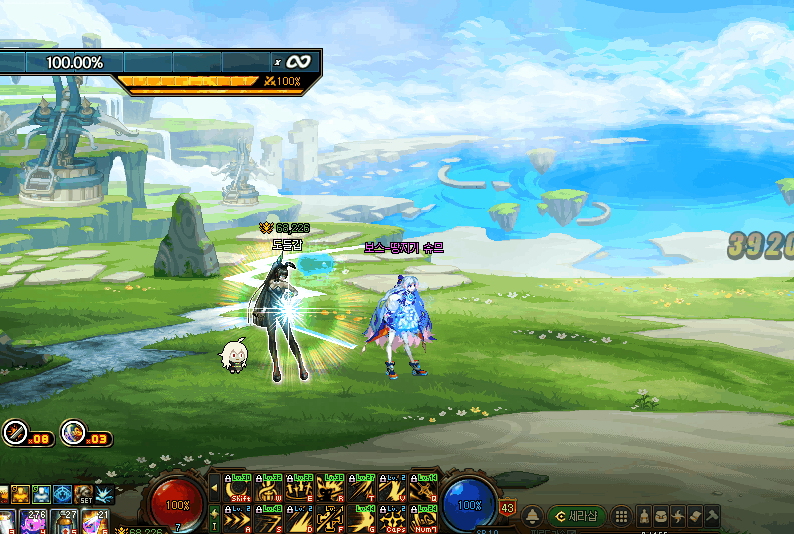The height and width of the screenshot is (534, 794).
Task: Trigger the R-key level 39 skill
Action: coord(332,489)
